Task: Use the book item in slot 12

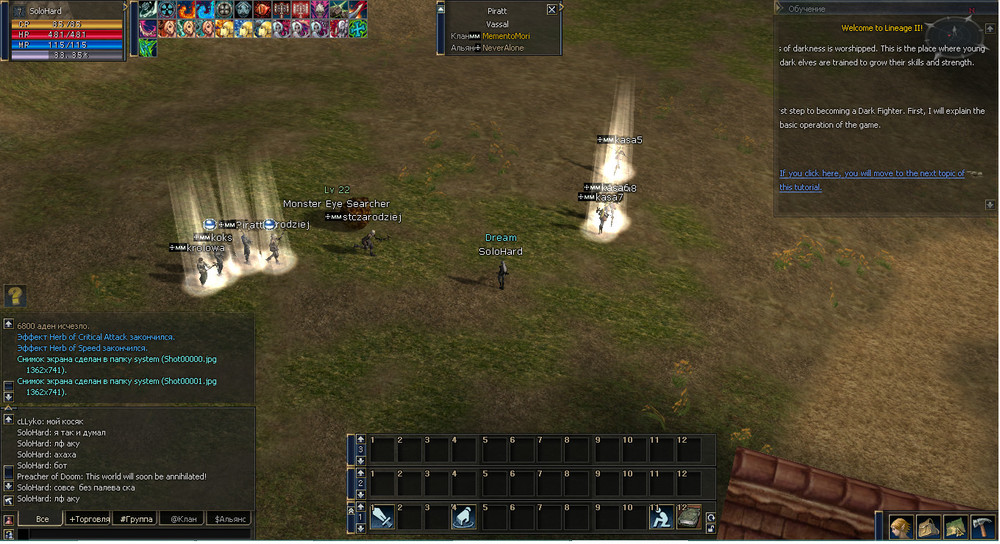Action: coord(688,517)
